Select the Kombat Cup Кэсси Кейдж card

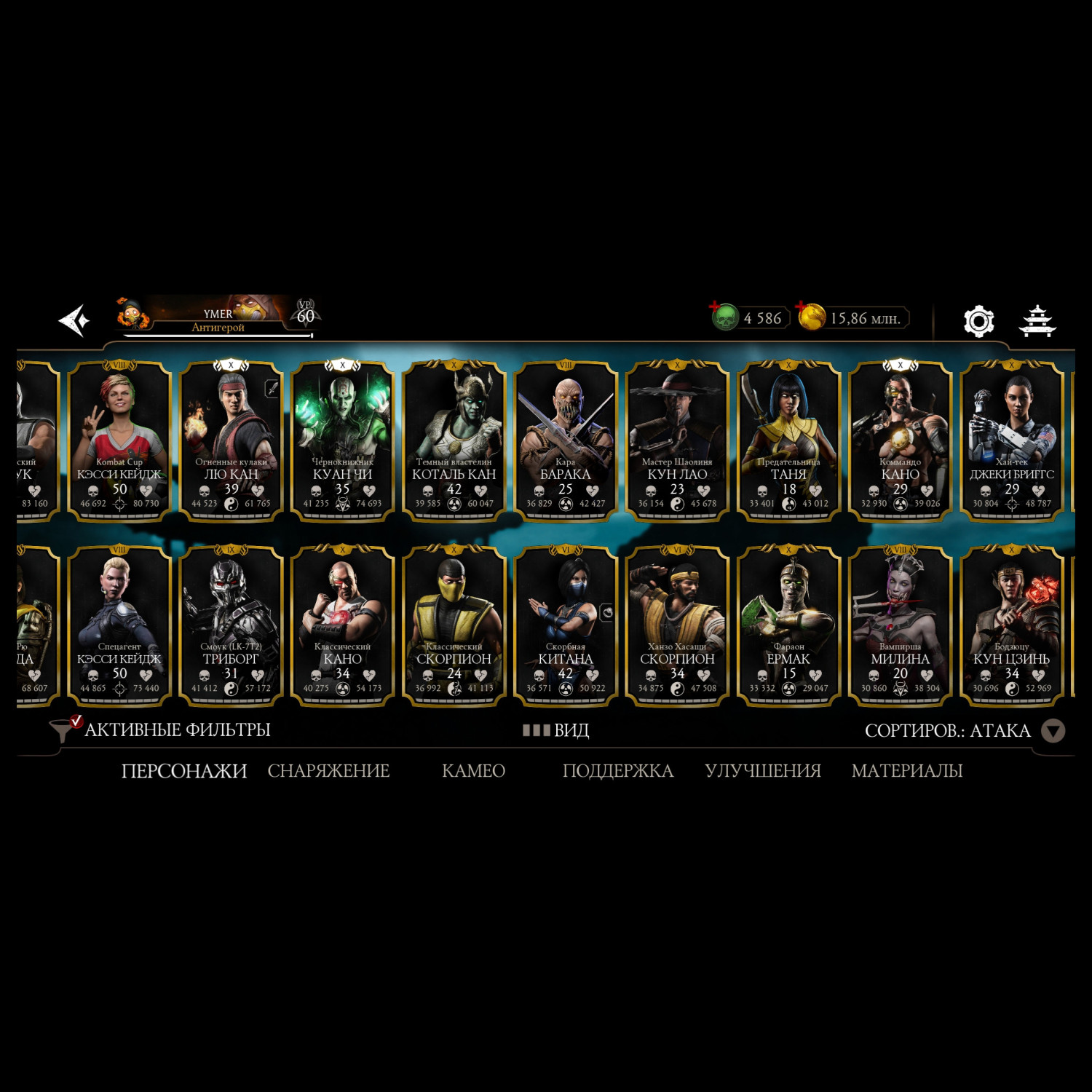tap(119, 440)
